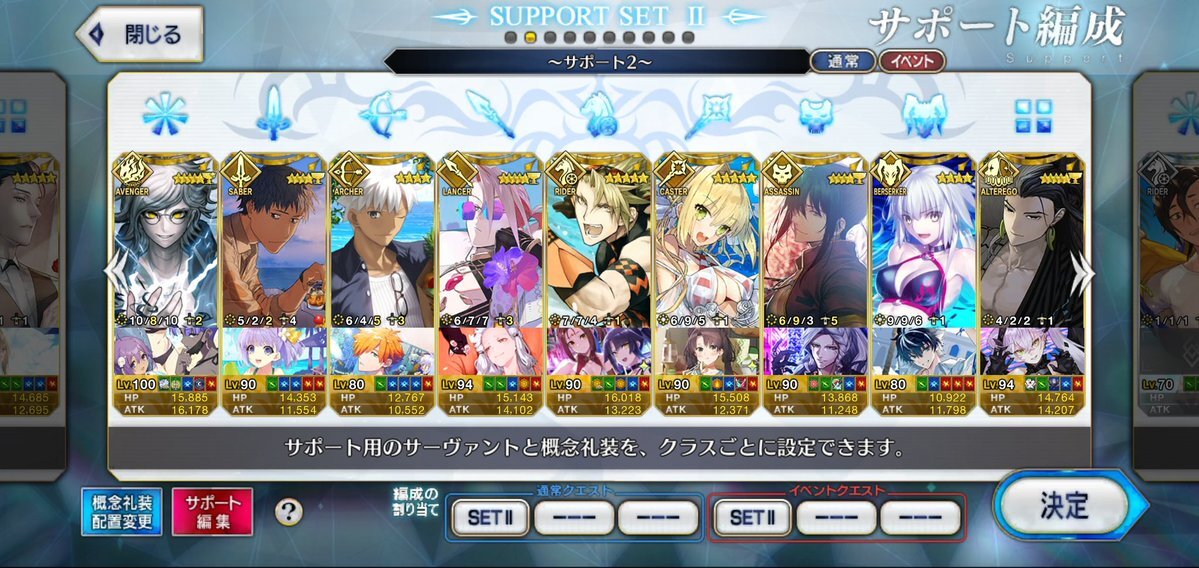Click SET II under 通常クエスト assignment

(x=489, y=517)
